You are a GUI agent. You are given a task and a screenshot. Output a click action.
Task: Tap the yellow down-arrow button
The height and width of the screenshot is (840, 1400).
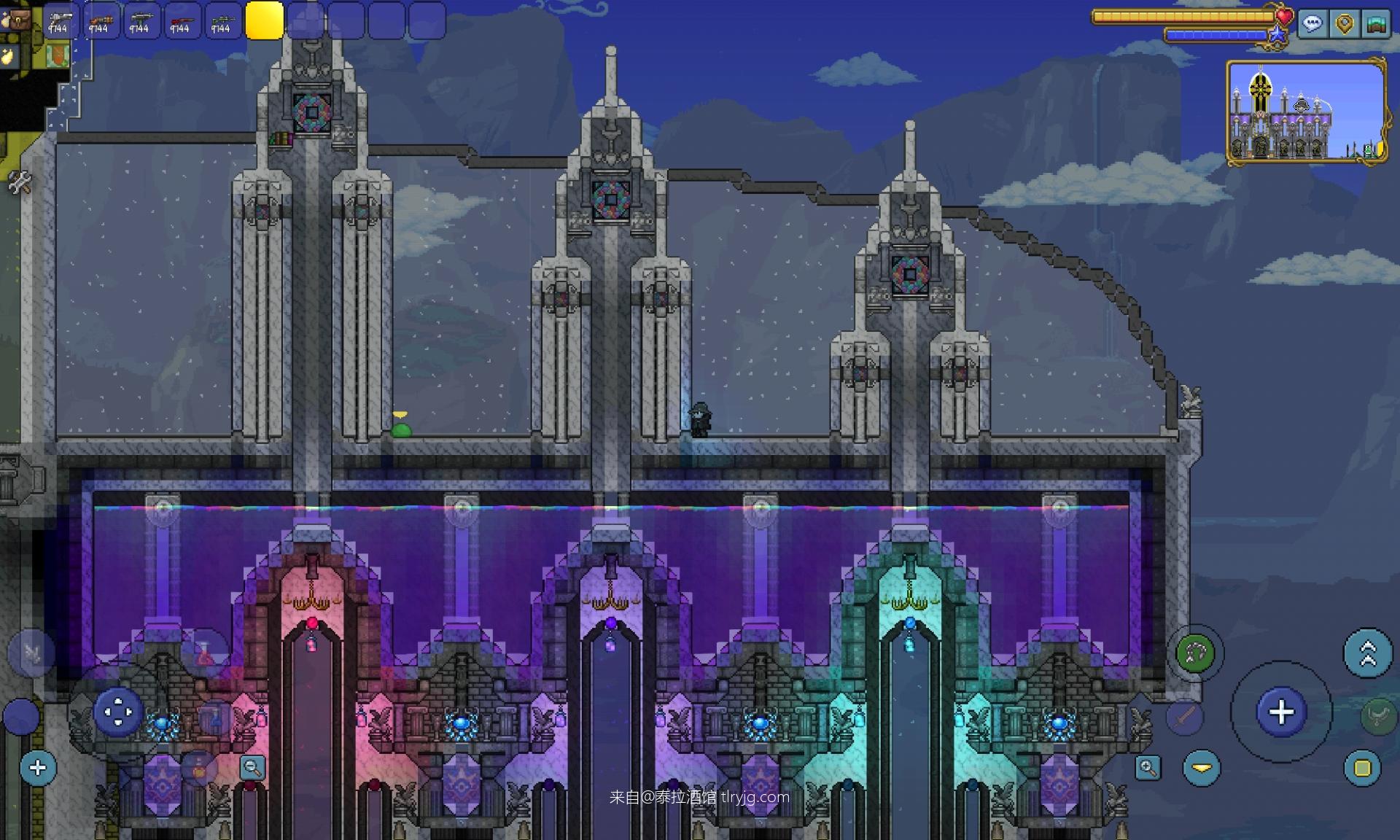[1202, 768]
